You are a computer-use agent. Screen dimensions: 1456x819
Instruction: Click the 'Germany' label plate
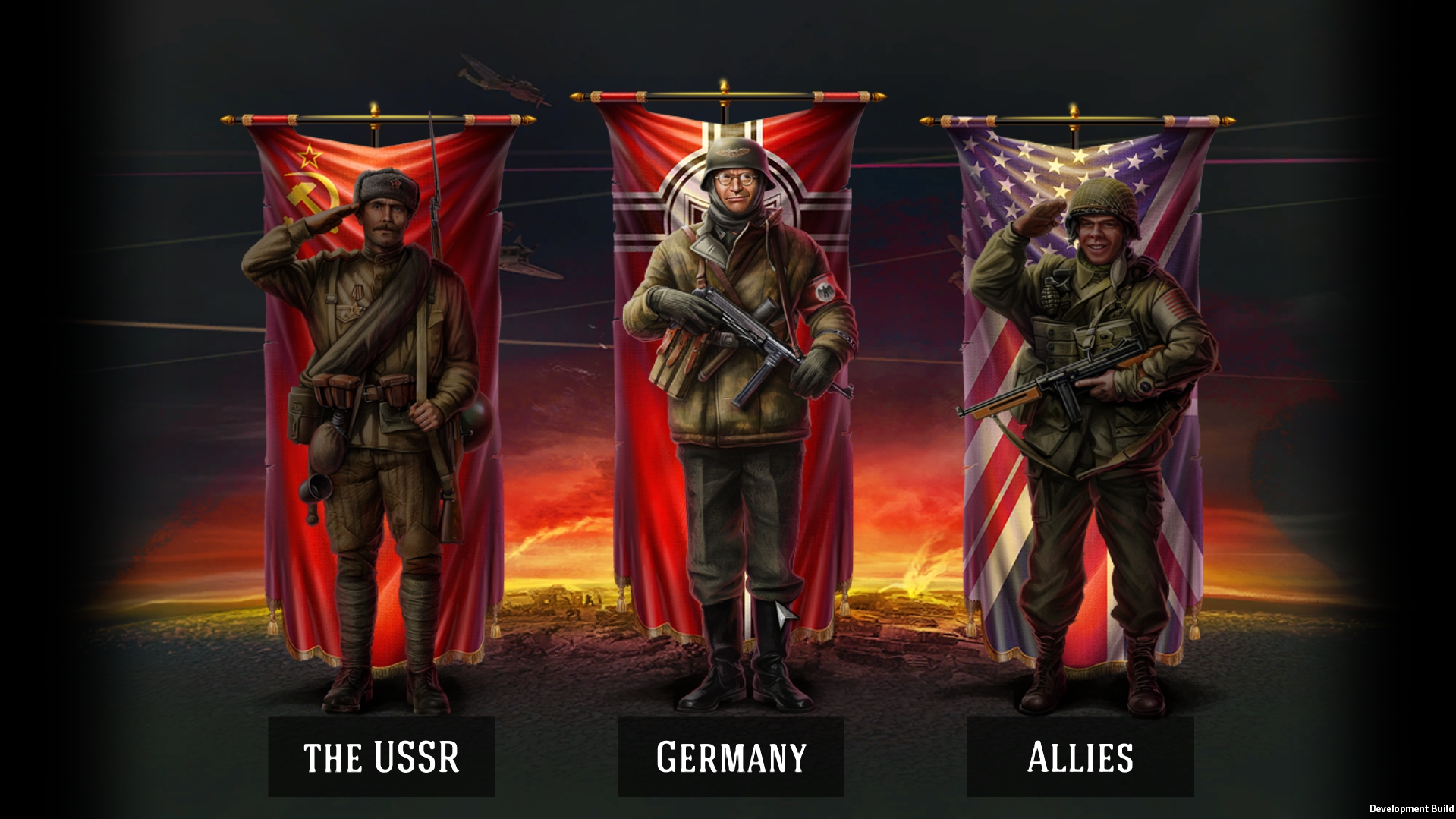(731, 756)
